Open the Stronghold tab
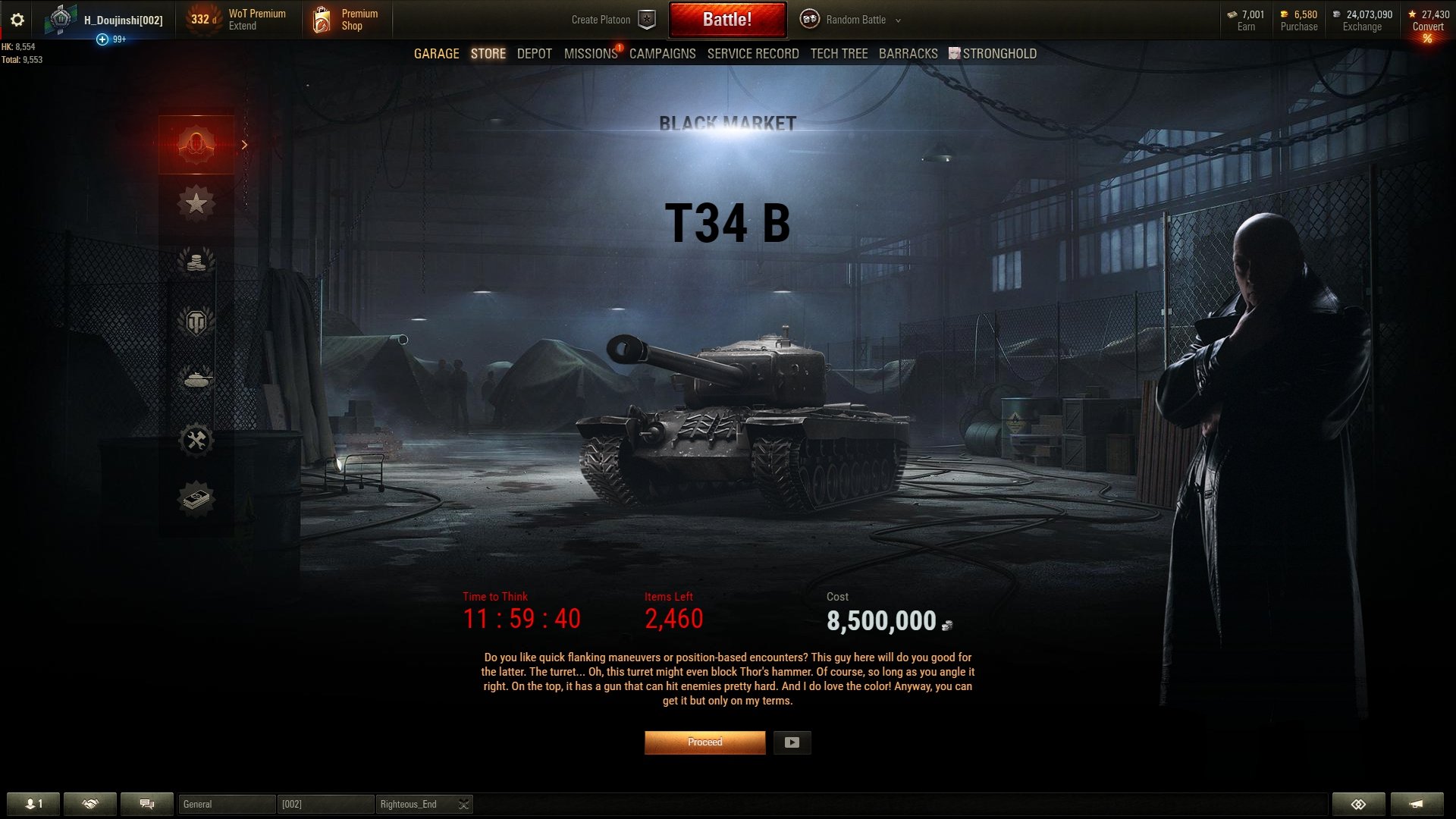 pos(998,54)
